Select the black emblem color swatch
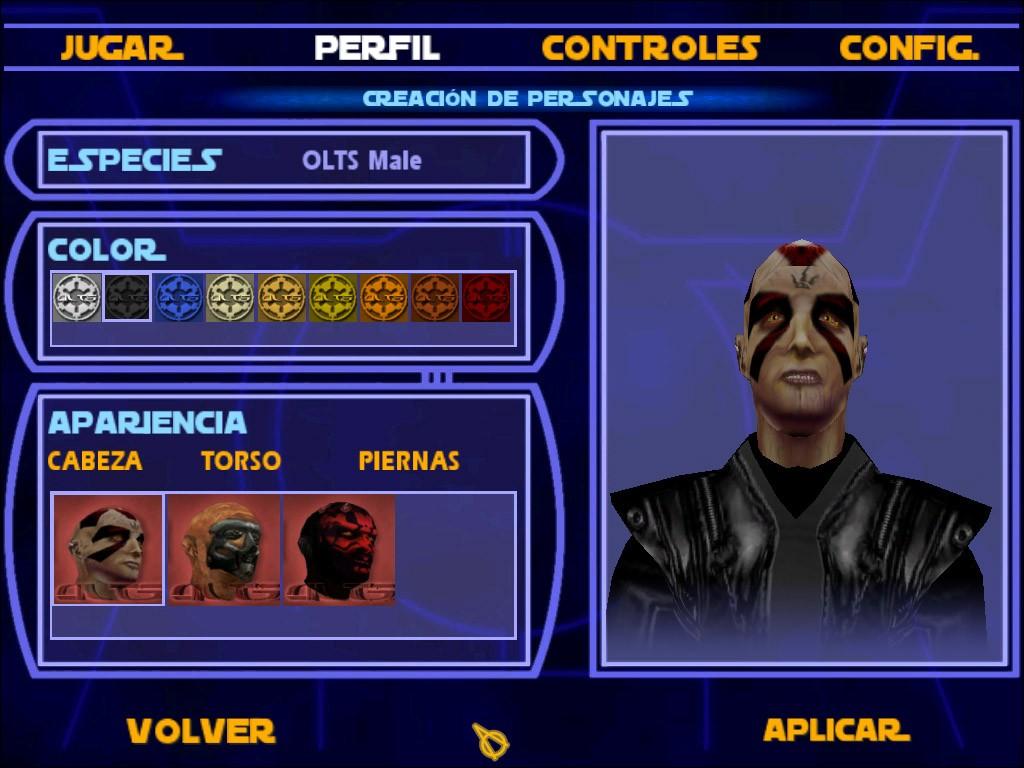The width and height of the screenshot is (1024, 768). 127,297
